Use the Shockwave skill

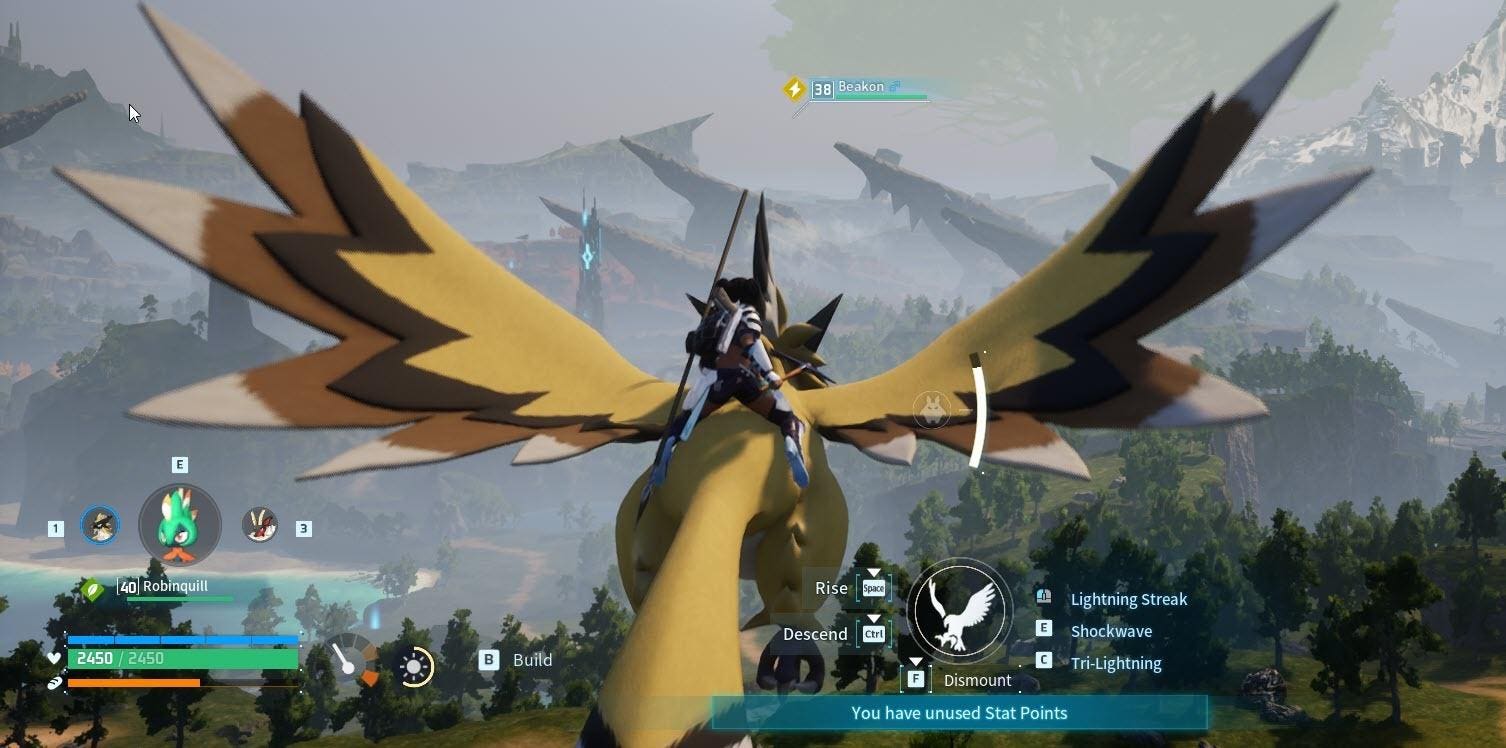1110,631
